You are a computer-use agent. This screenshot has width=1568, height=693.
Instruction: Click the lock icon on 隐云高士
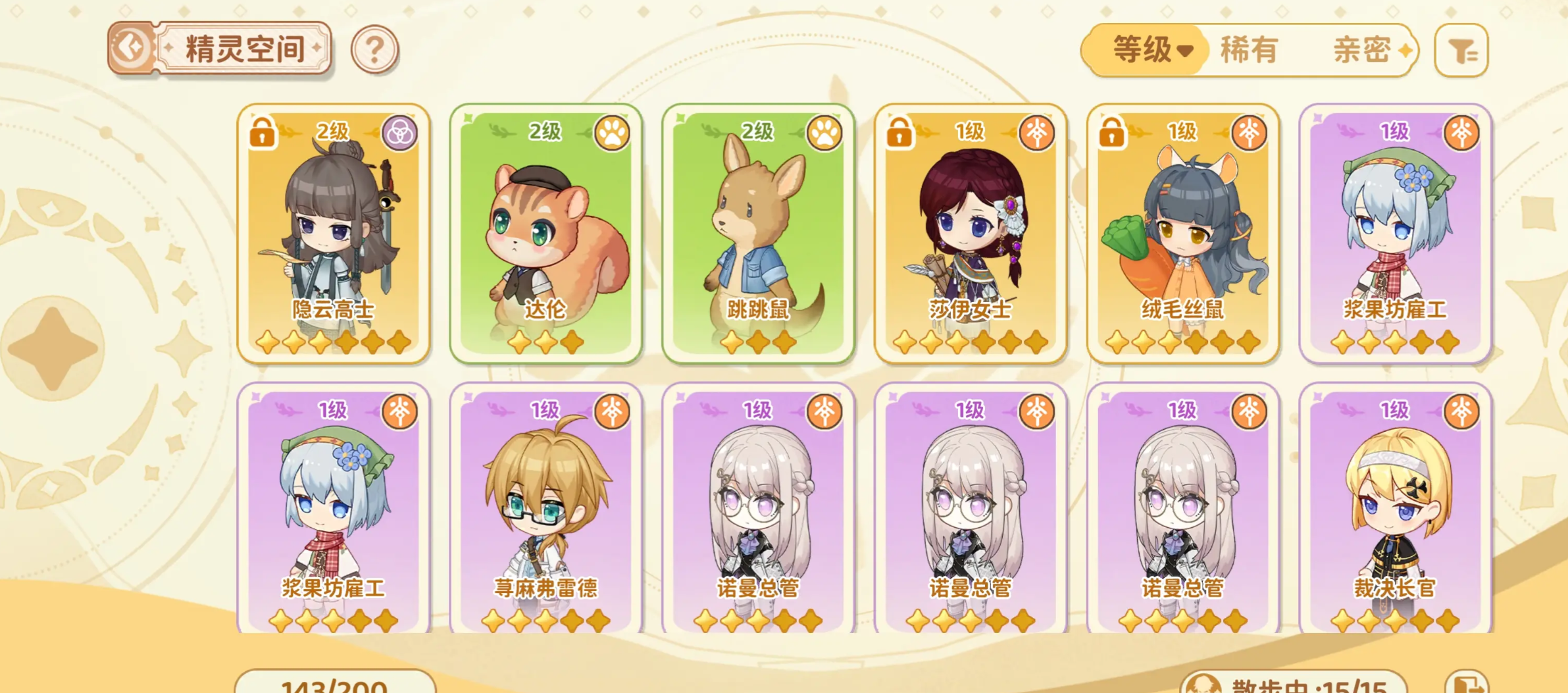[262, 134]
